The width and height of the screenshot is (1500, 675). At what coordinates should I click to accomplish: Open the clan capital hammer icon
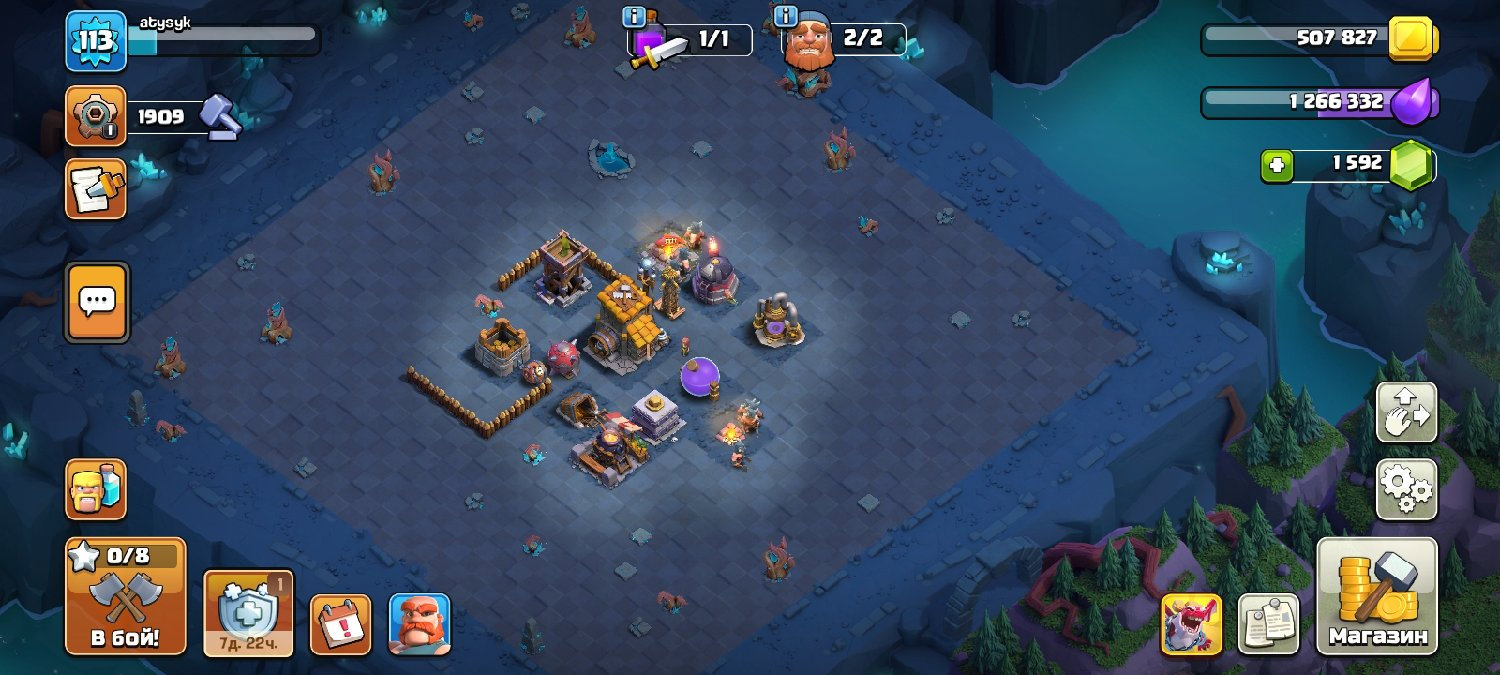coord(96,116)
